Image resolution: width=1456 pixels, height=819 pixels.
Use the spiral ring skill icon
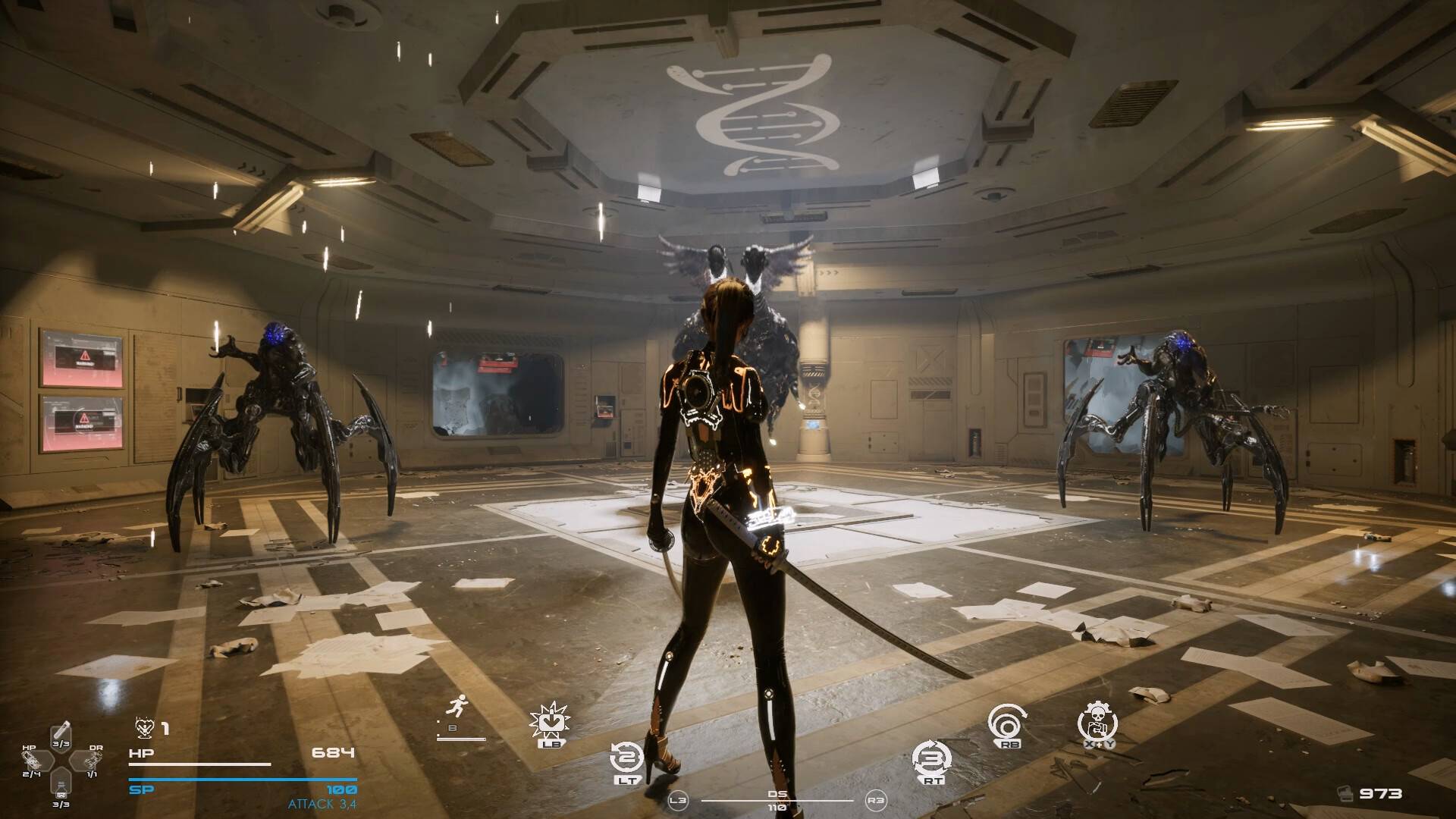coord(1009,724)
